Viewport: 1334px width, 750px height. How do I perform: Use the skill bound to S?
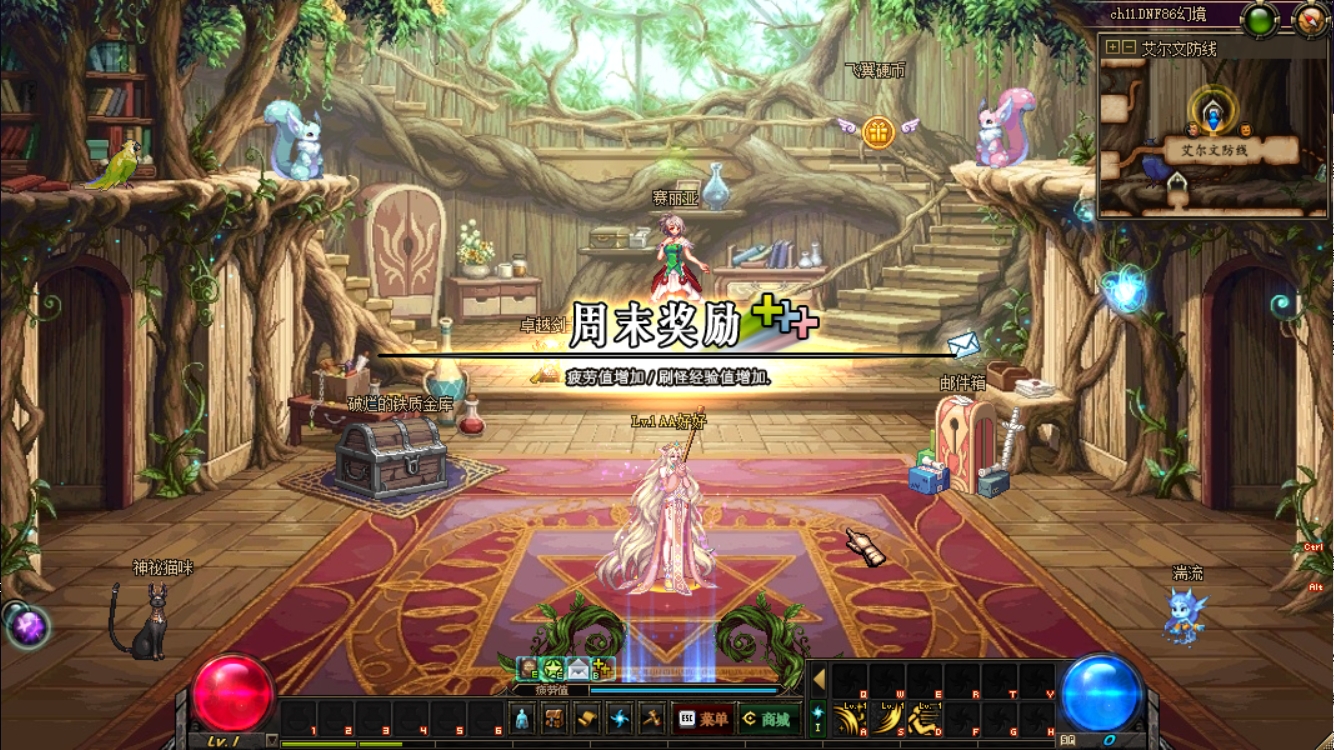(x=887, y=718)
